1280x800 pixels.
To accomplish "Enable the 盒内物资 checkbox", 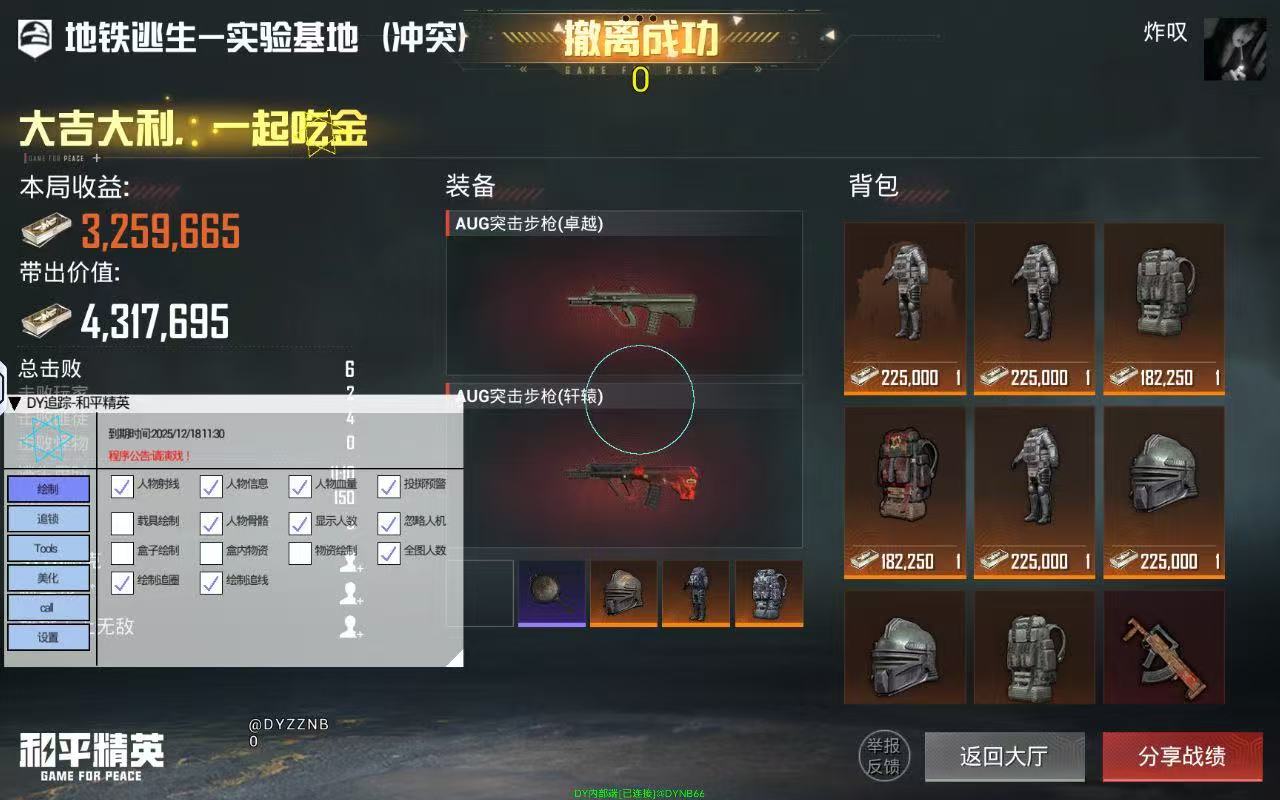I will point(211,551).
